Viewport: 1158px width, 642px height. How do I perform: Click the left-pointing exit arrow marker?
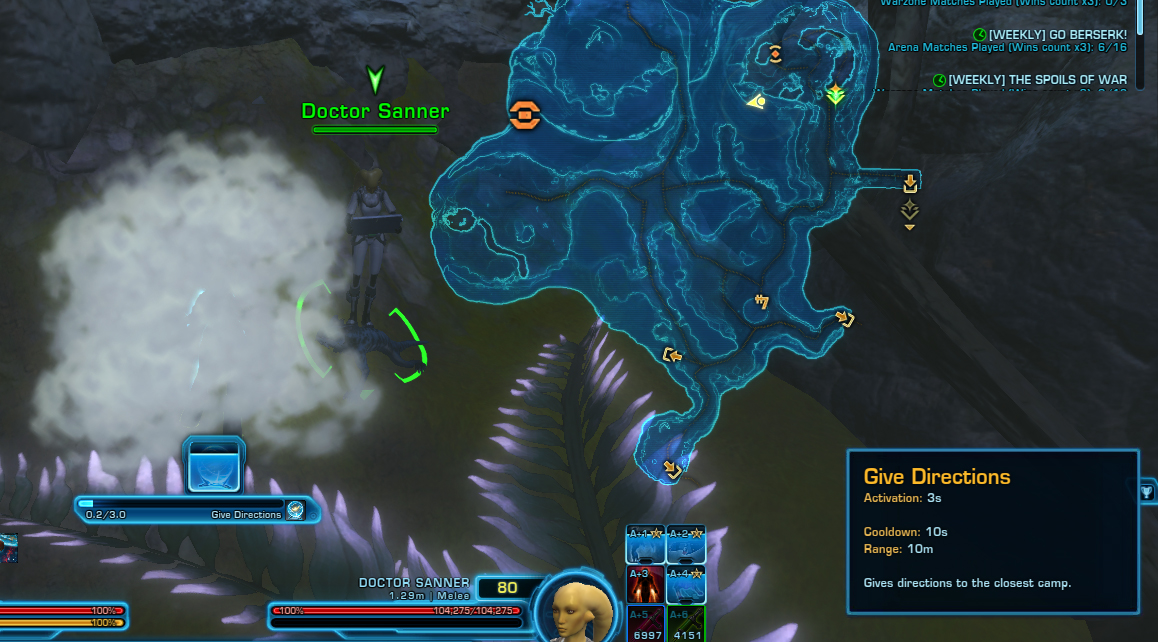[x=672, y=355]
